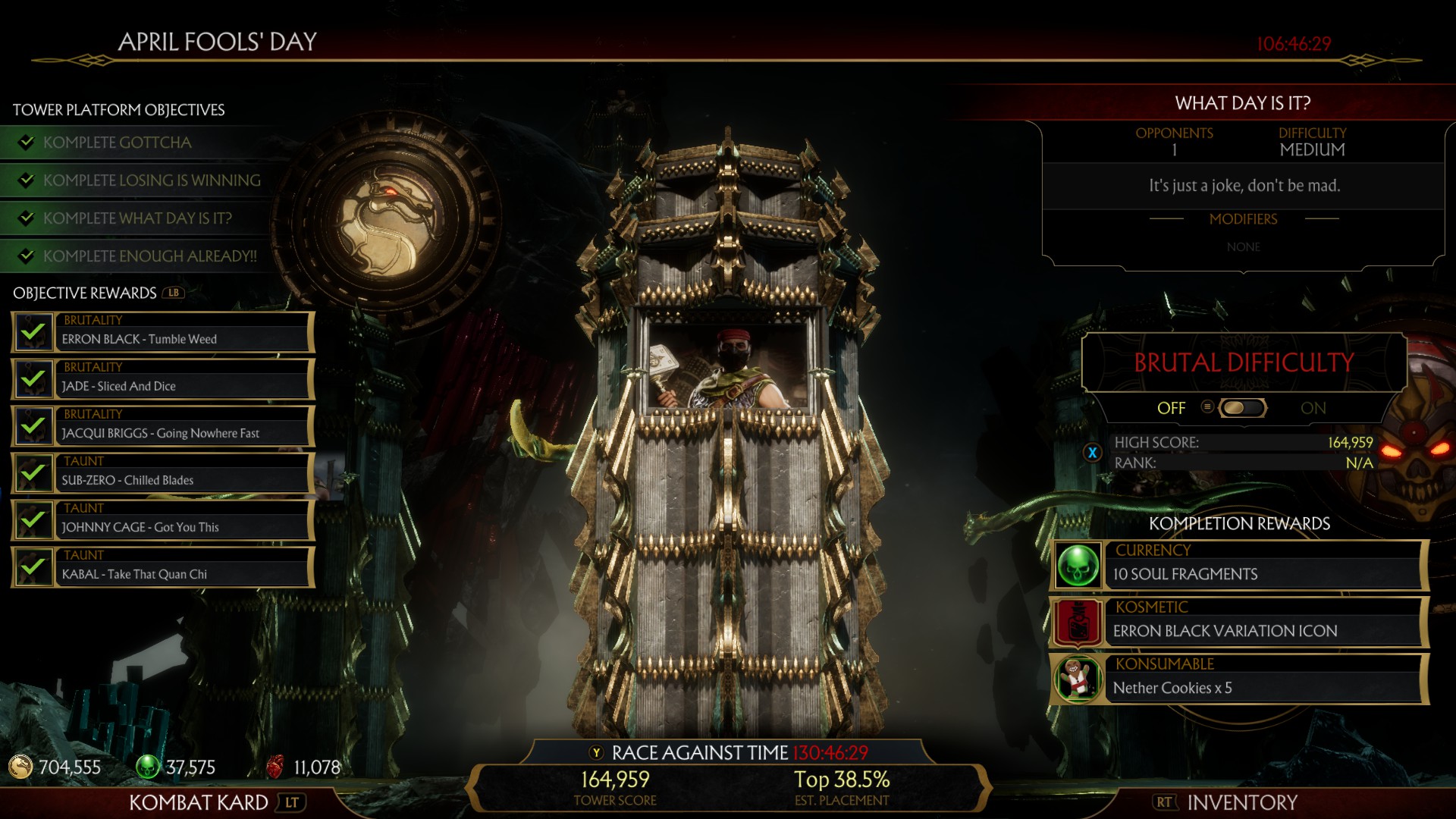1456x819 pixels.
Task: Toggle the Brutal Difficulty switch
Action: [1241, 408]
